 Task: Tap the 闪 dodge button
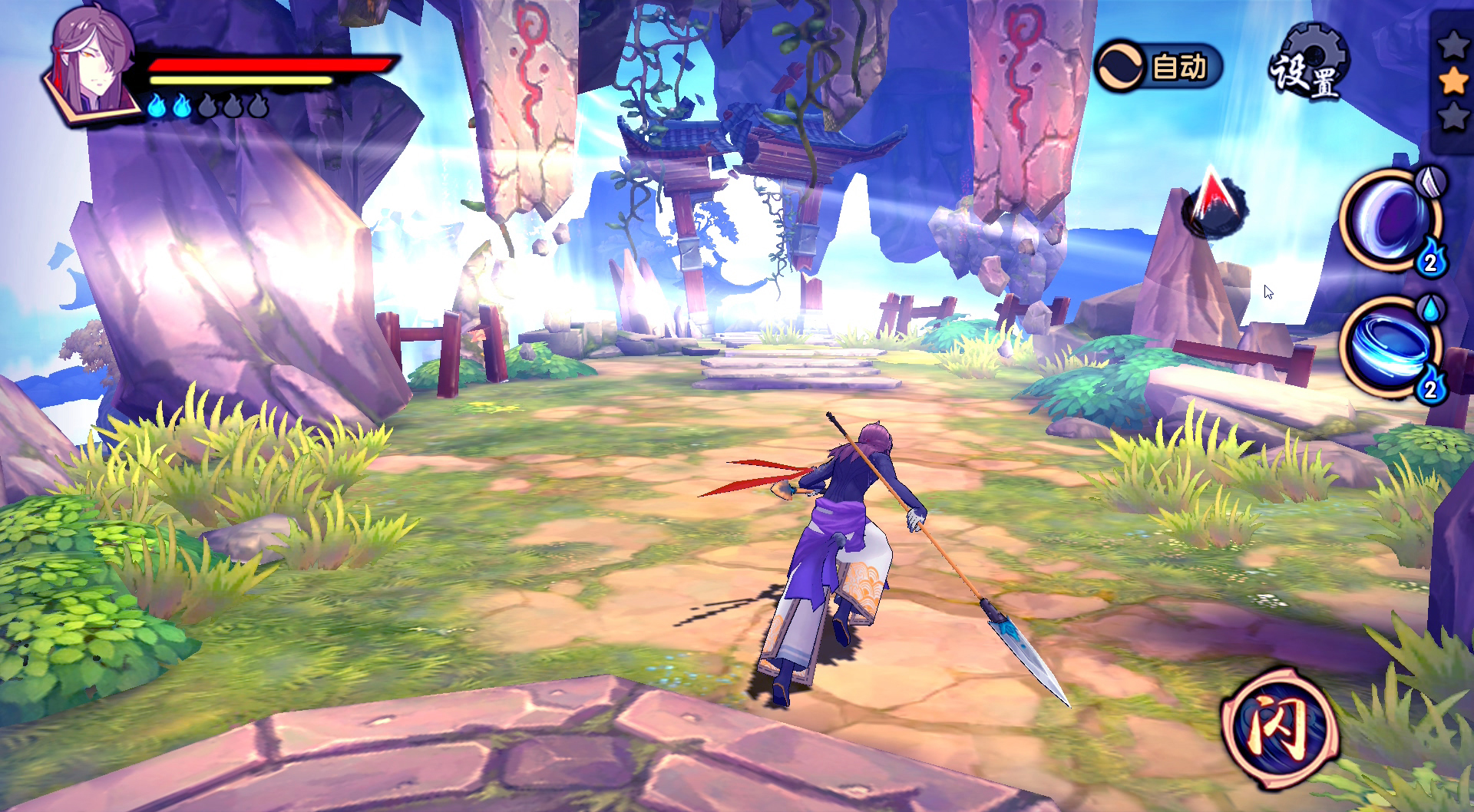tap(1280, 727)
